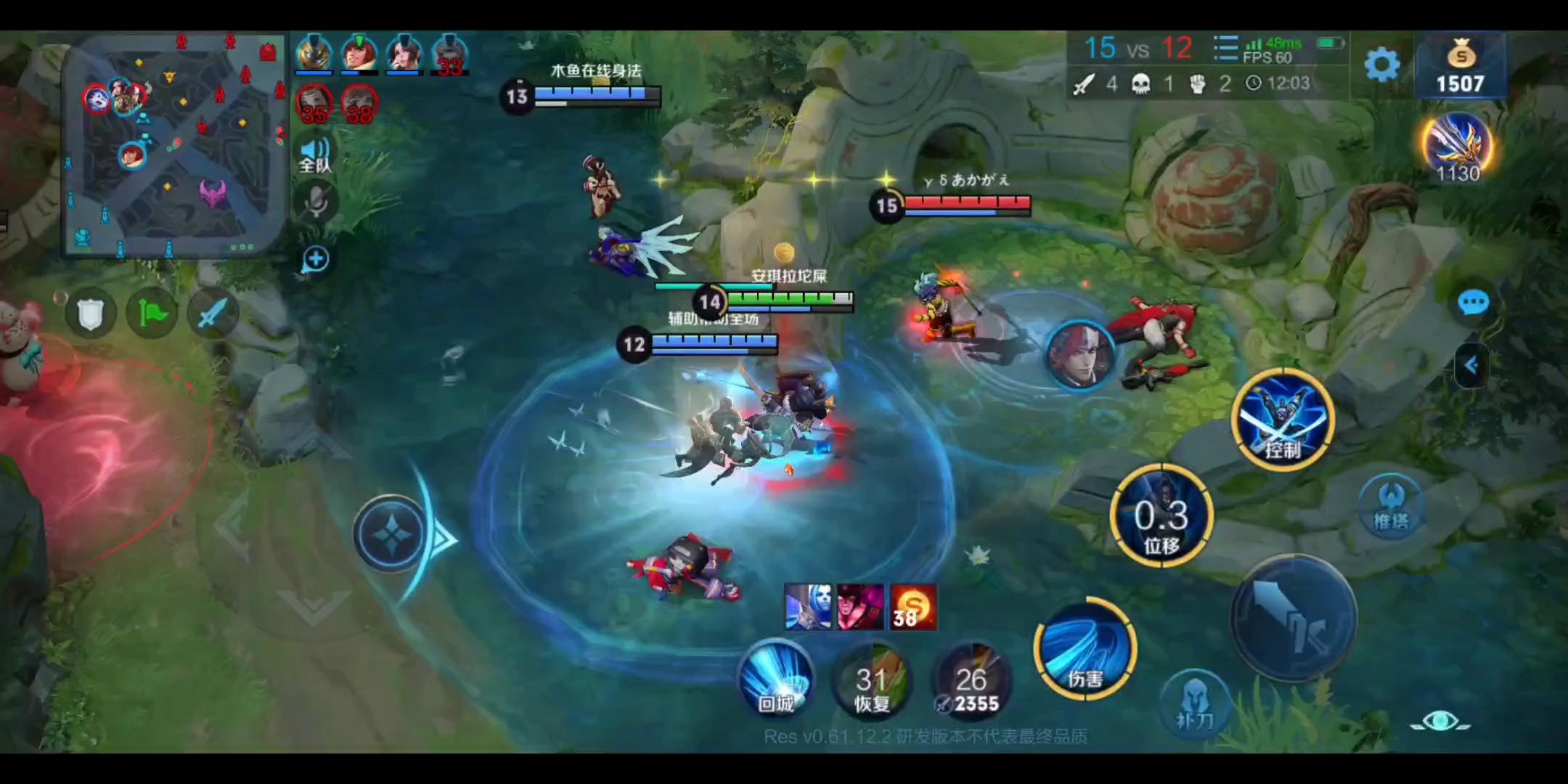Send the green flag gather signal
Screen dimensions: 1568x784
[152, 314]
